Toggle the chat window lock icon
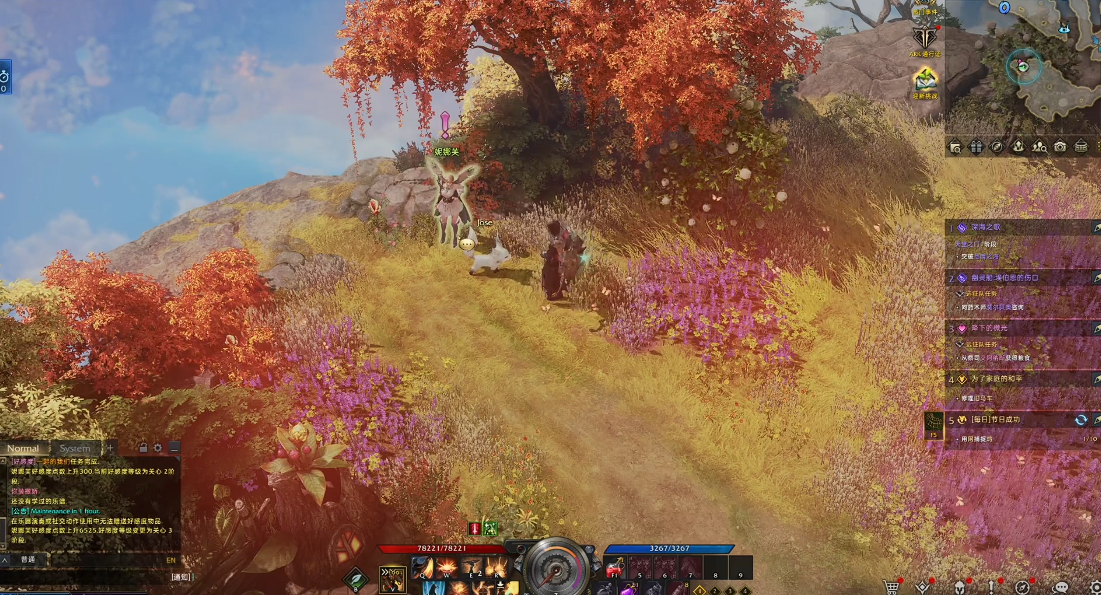 pyautogui.click(x=143, y=448)
